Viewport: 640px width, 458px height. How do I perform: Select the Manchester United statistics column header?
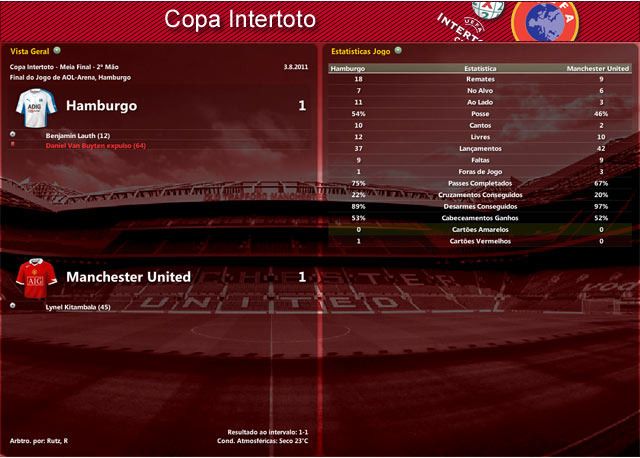click(598, 69)
